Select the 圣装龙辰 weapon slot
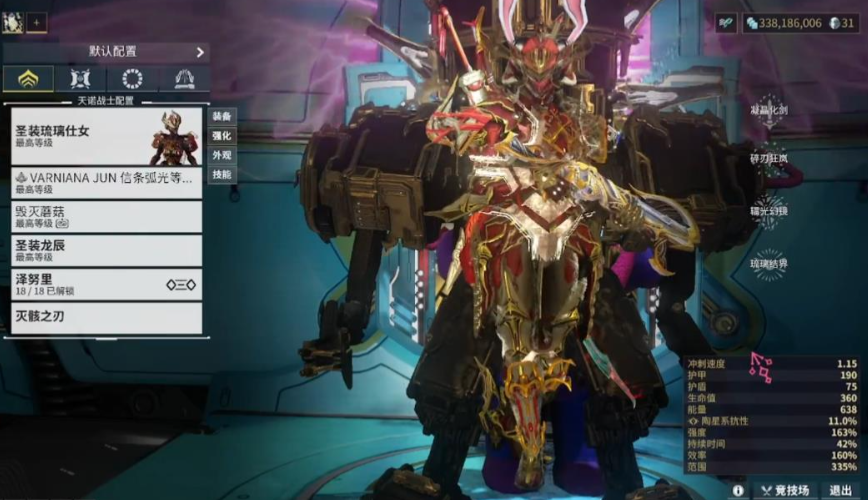Viewport: 868px width, 500px height. 106,250
